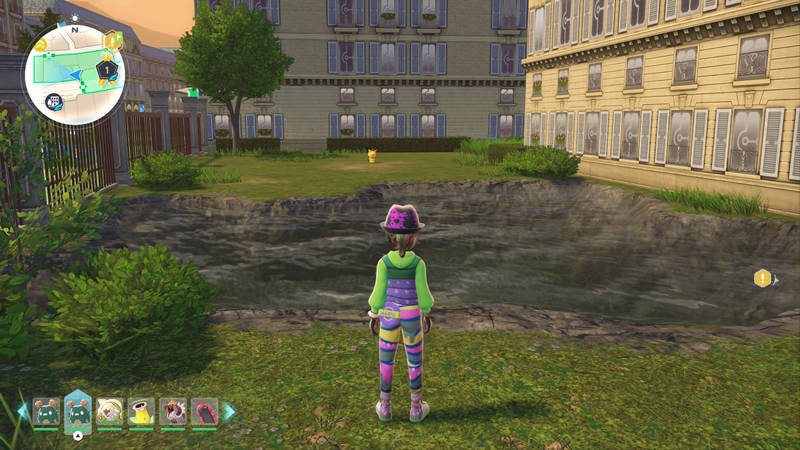Click the left arrow beside the party bar
800x450 pixels.
(x=22, y=411)
